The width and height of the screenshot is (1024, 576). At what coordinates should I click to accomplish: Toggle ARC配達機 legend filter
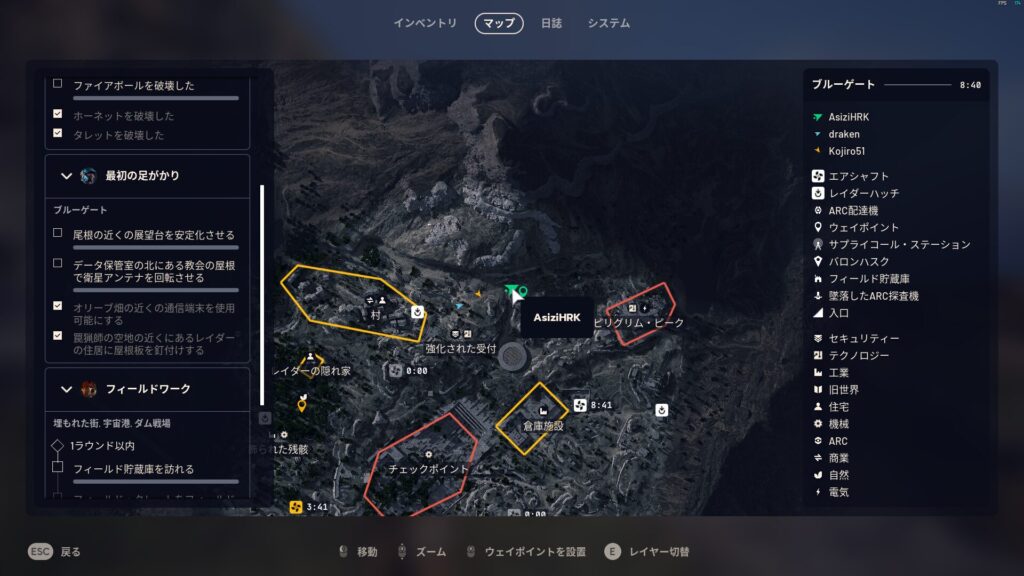tap(853, 211)
